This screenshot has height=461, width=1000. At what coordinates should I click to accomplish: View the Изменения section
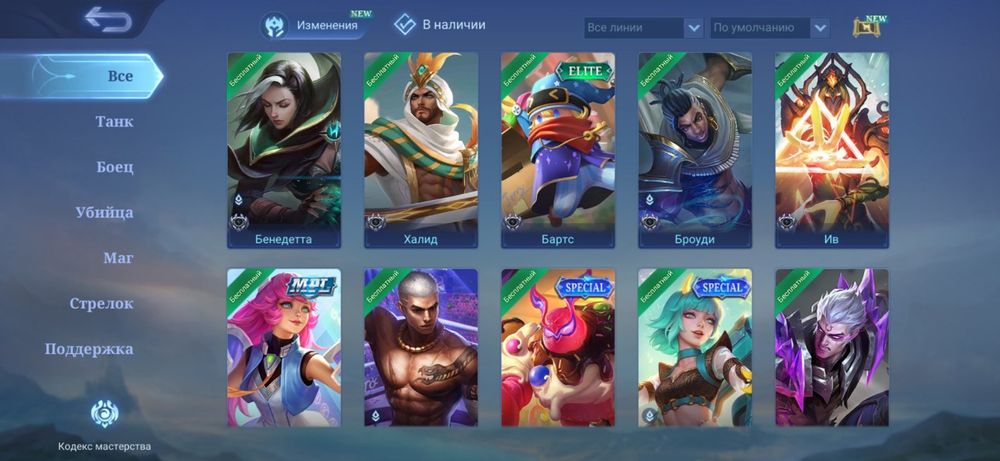click(311, 25)
